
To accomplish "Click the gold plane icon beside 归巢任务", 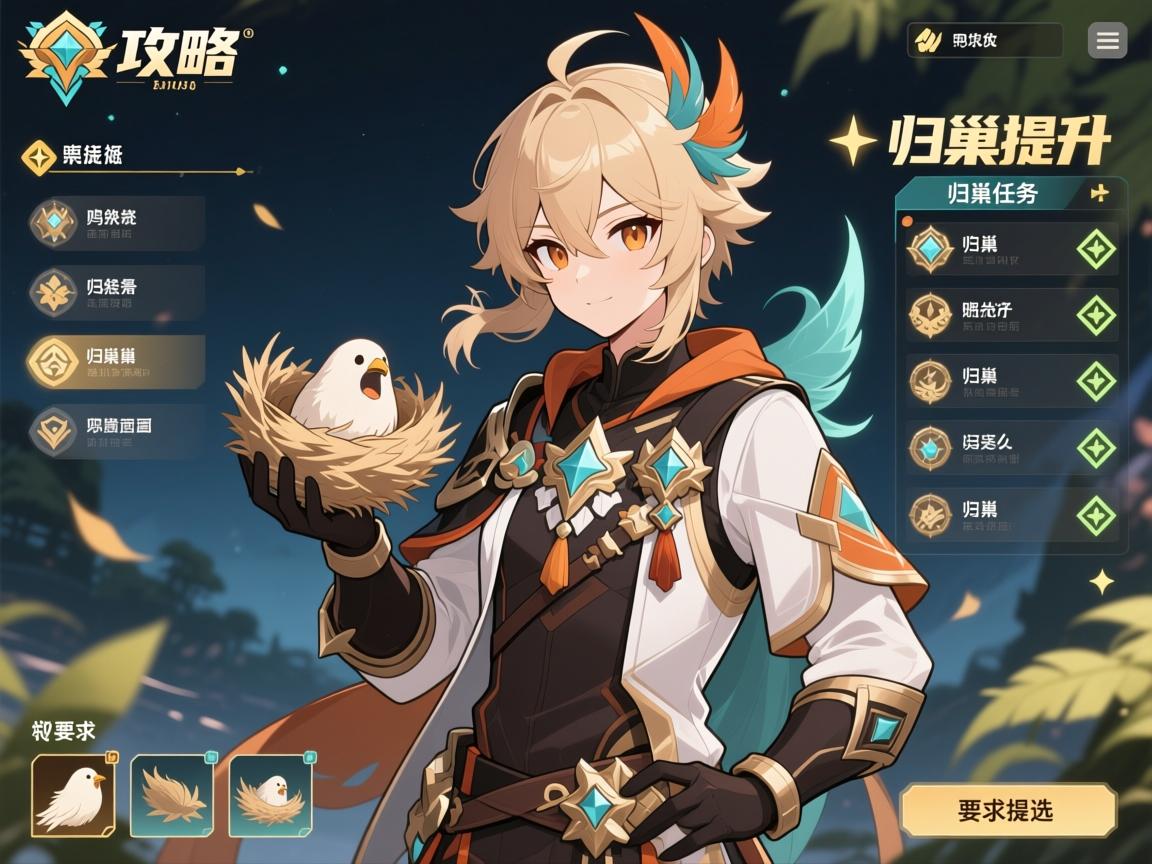I will [x=1100, y=193].
